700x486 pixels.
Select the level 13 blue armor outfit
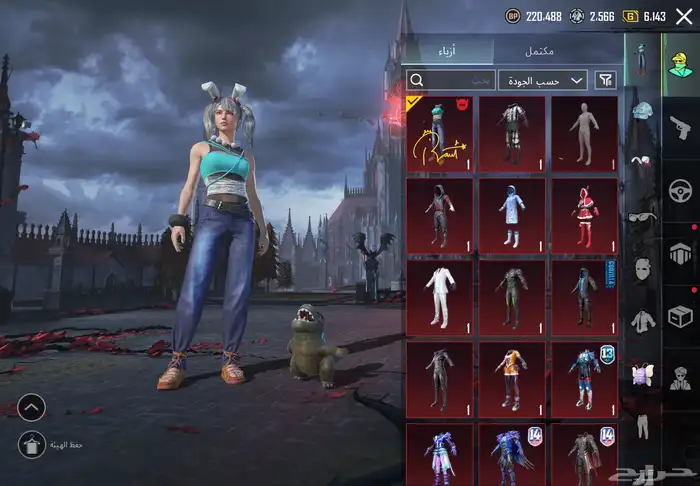click(x=583, y=378)
